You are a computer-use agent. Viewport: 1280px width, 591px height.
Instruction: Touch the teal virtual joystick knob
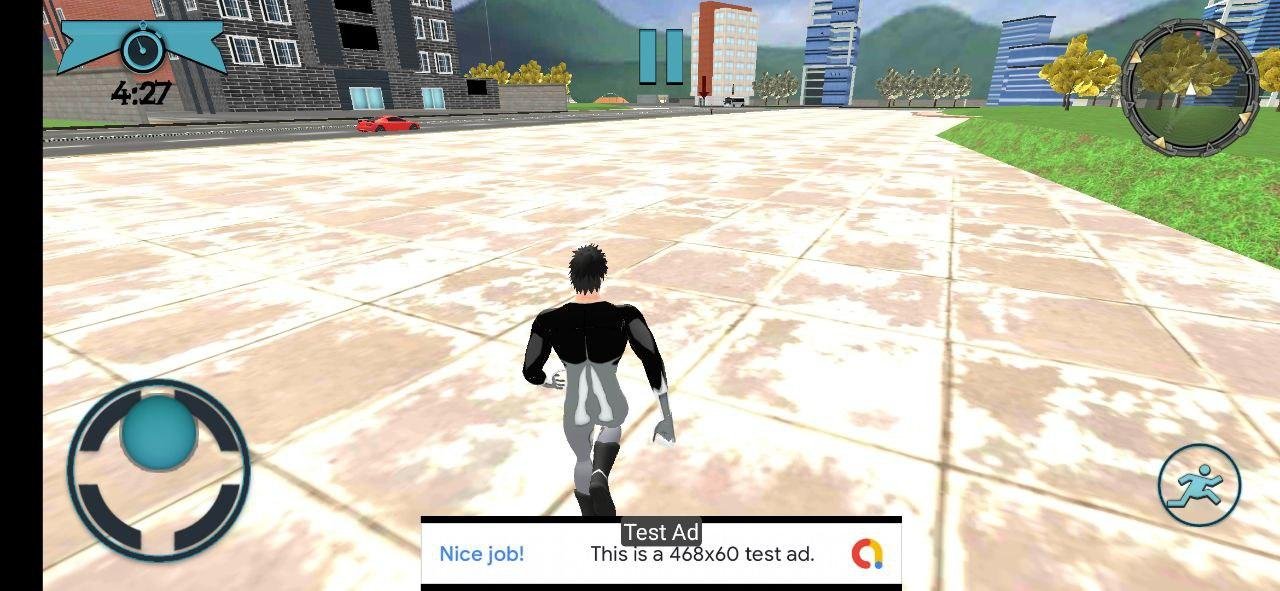pos(159,431)
